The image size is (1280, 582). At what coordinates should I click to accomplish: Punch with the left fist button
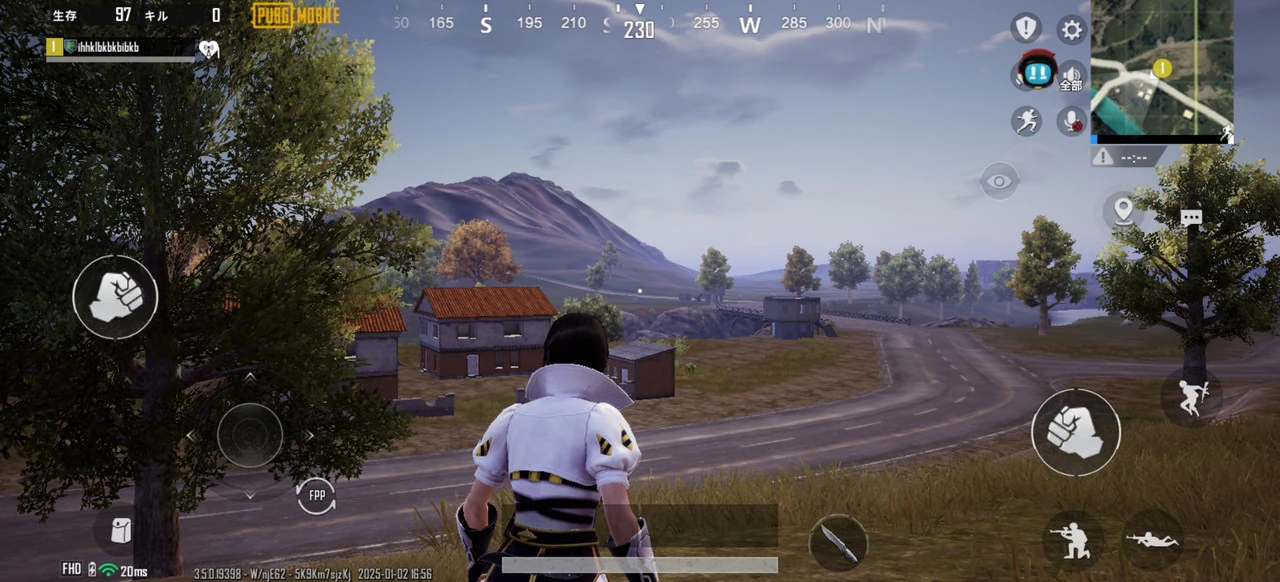(115, 297)
